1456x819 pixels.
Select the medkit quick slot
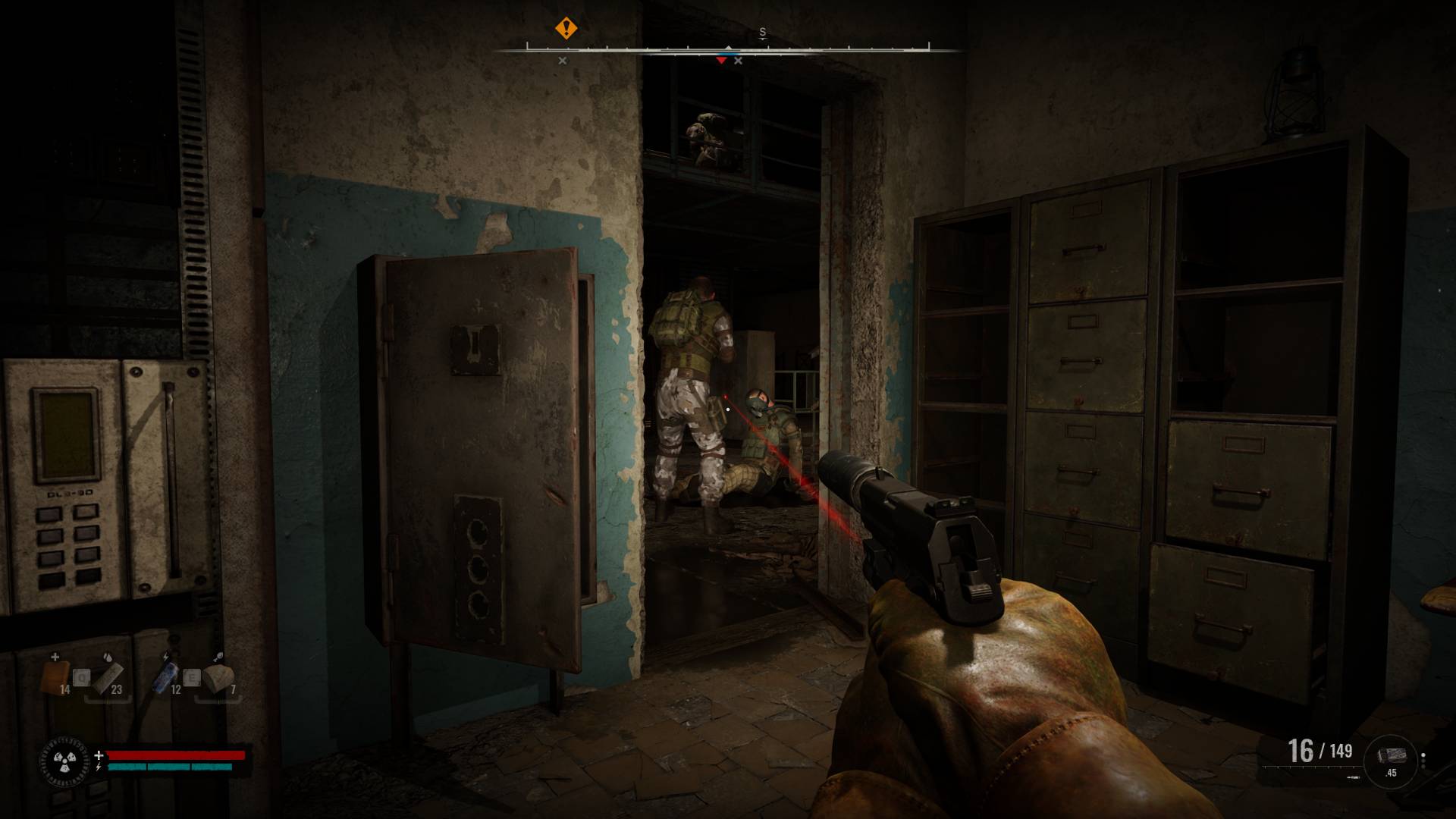pos(55,675)
